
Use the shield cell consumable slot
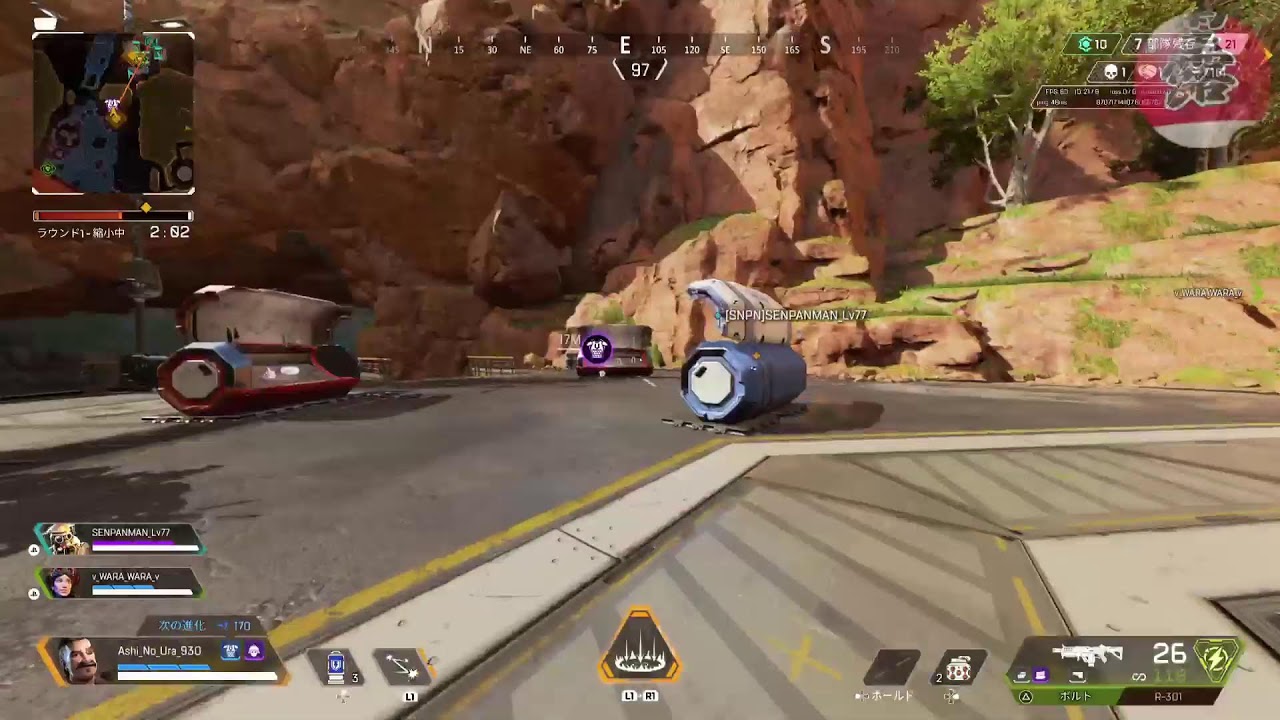[x=337, y=667]
